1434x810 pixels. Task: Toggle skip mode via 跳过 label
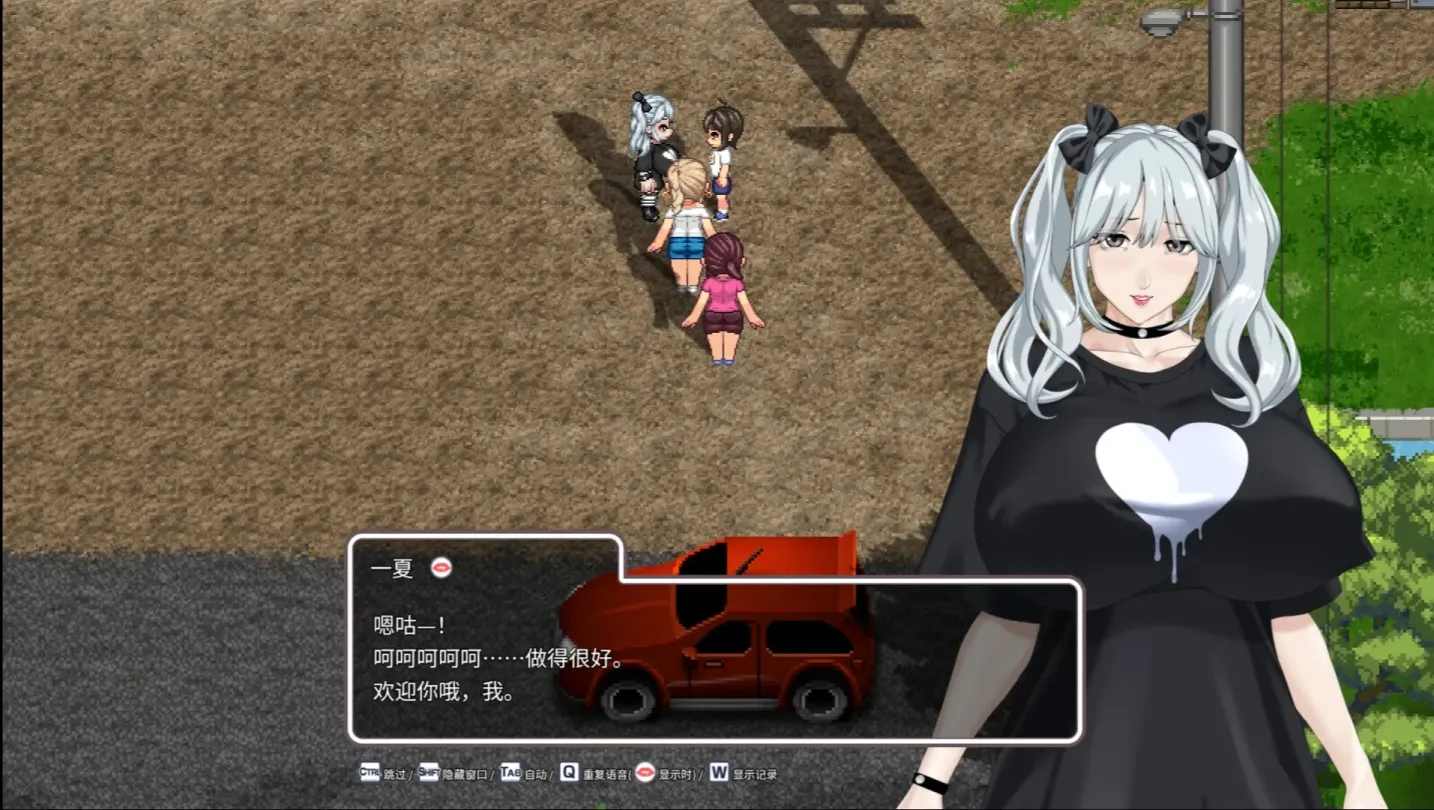tap(395, 773)
